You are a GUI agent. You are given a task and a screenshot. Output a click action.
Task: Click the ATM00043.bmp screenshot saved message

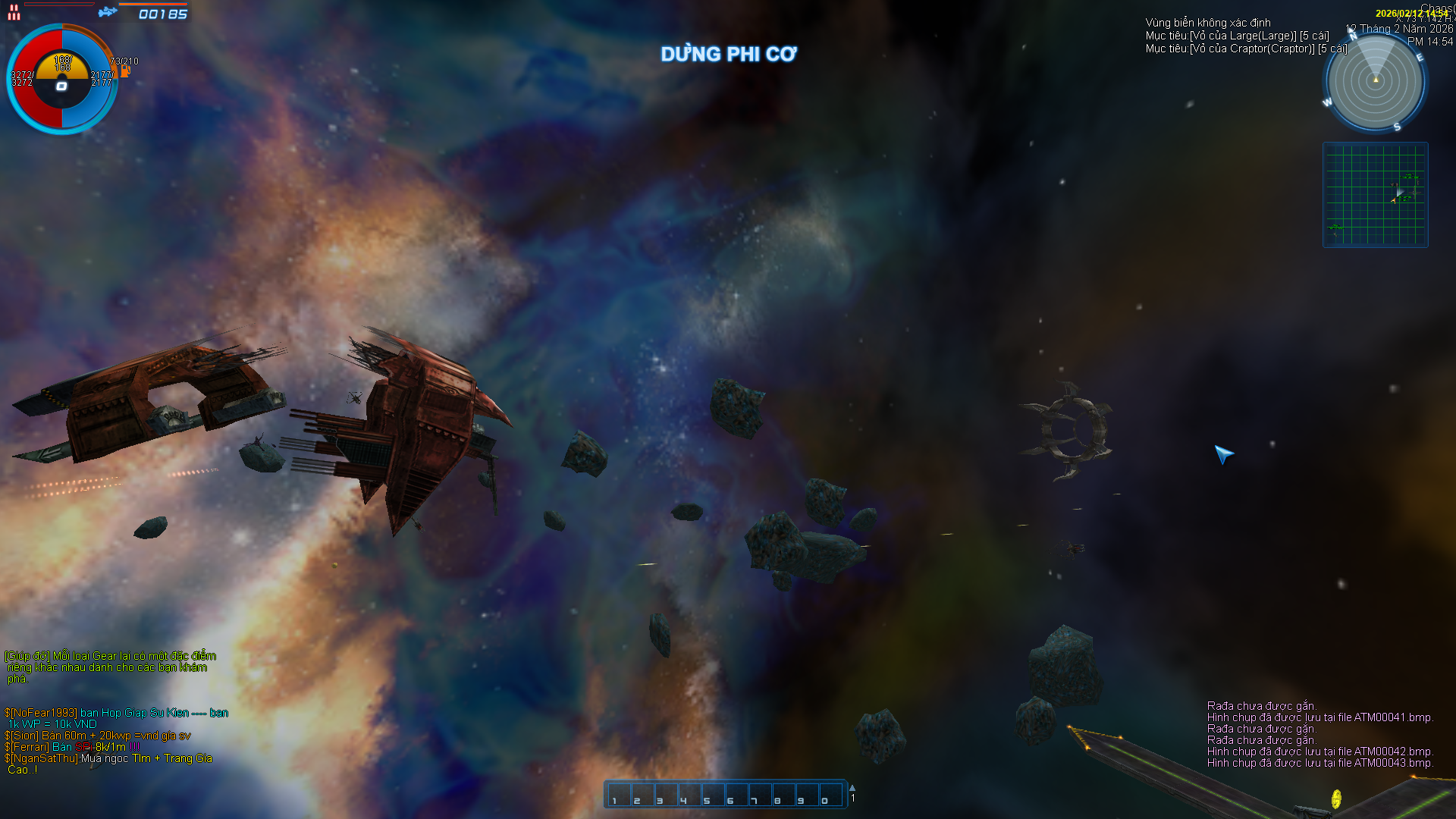coord(1319,763)
